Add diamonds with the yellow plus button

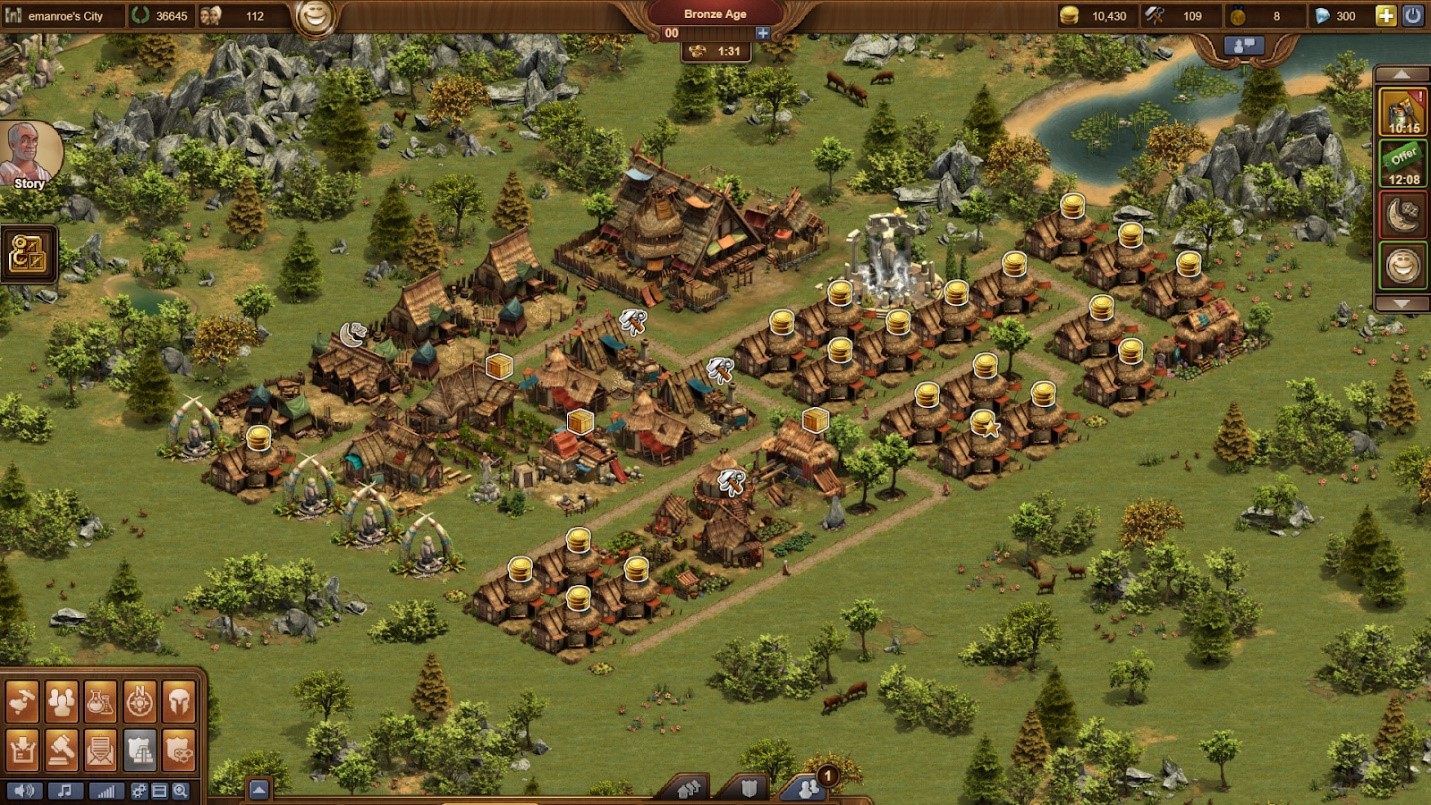click(x=1386, y=15)
